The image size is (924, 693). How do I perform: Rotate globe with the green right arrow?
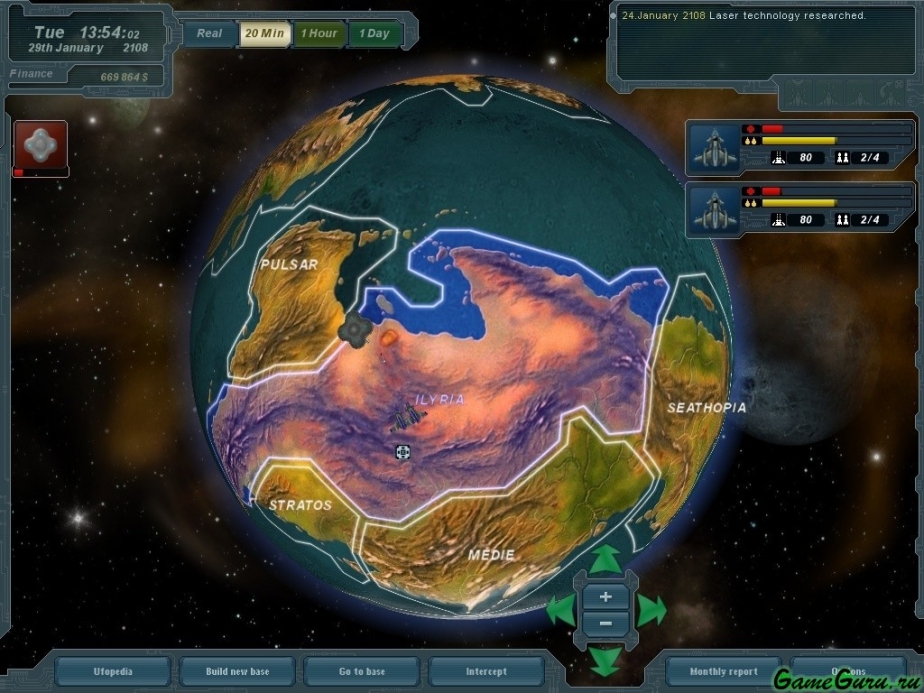pos(651,608)
